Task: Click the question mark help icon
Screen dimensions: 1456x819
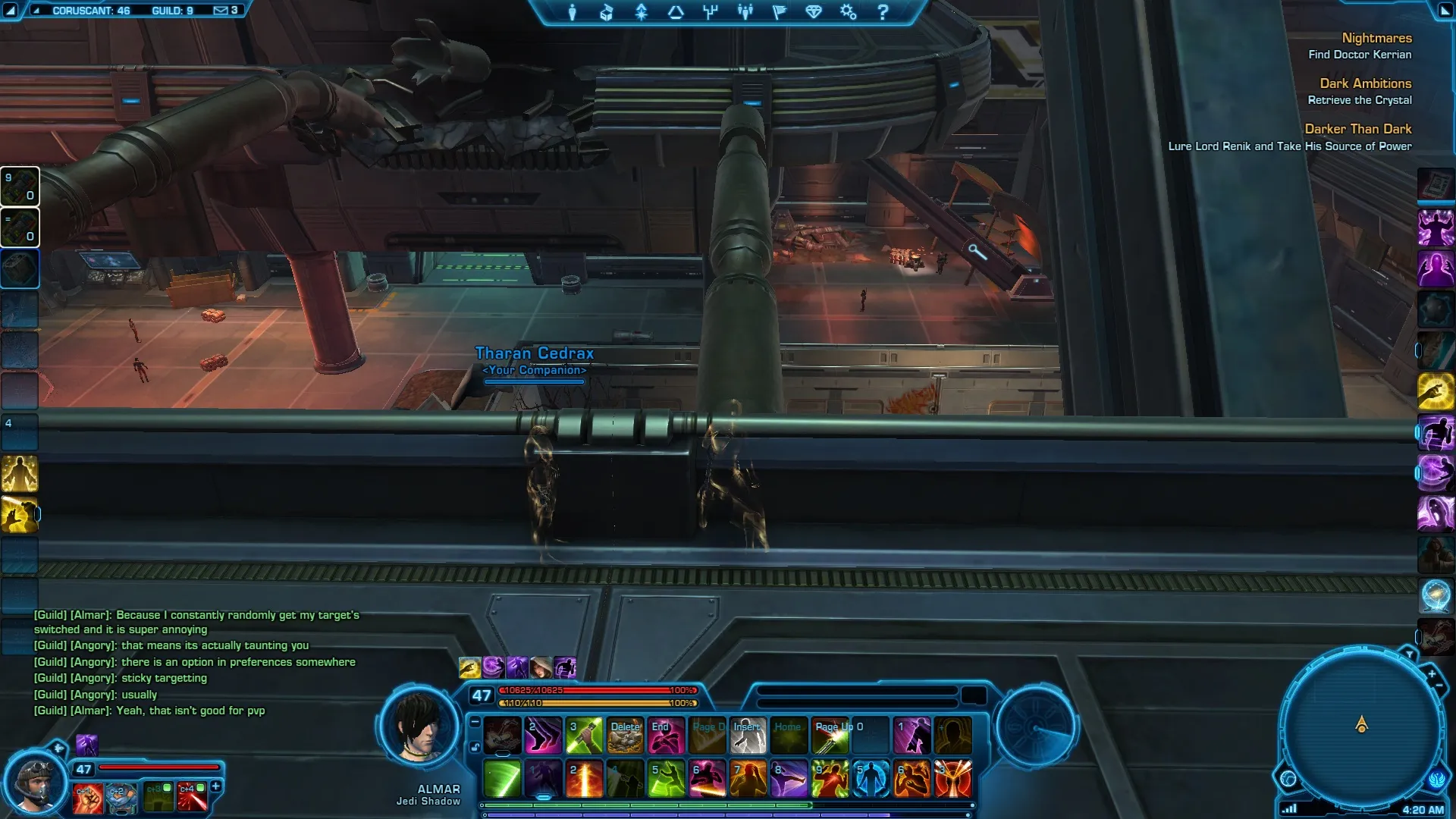Action: coord(883,12)
